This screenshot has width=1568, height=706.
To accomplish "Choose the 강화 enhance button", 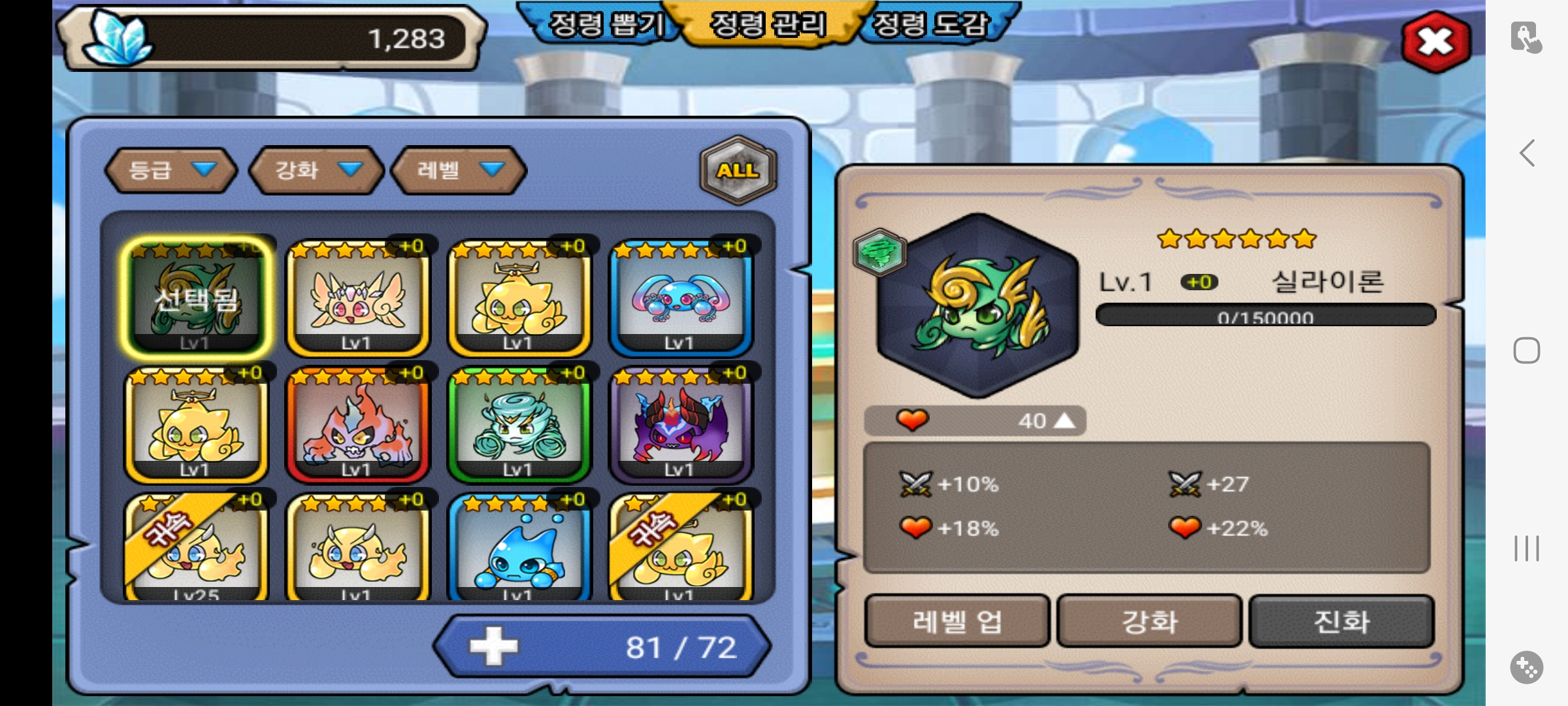I will 1149,621.
